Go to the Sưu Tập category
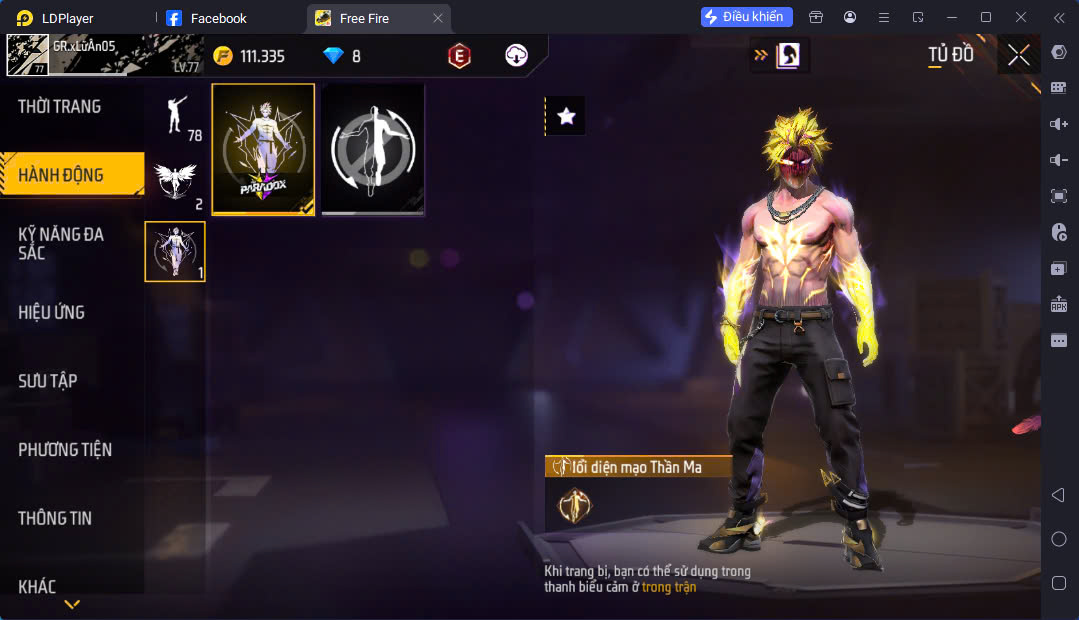Image resolution: width=1079 pixels, height=620 pixels. point(48,381)
